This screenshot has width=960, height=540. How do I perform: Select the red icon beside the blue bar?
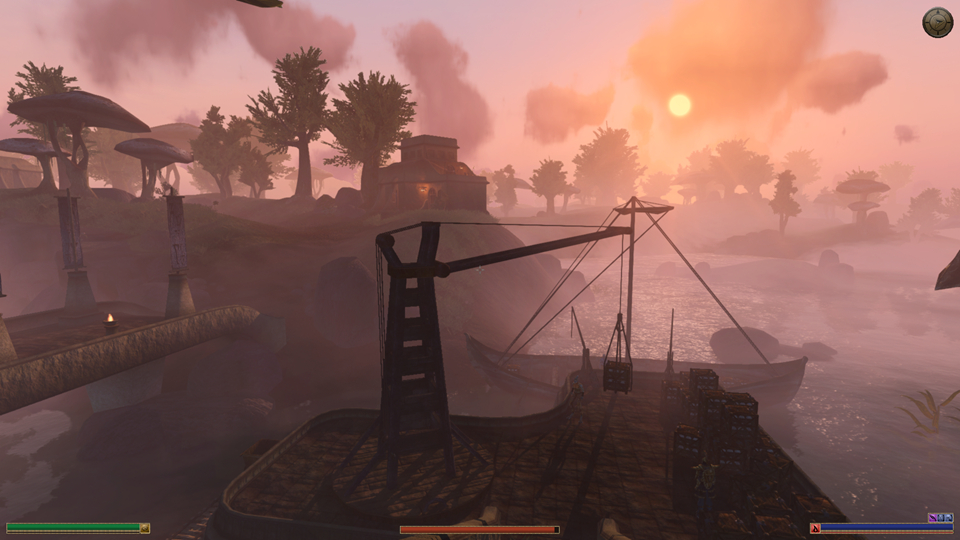[815, 528]
